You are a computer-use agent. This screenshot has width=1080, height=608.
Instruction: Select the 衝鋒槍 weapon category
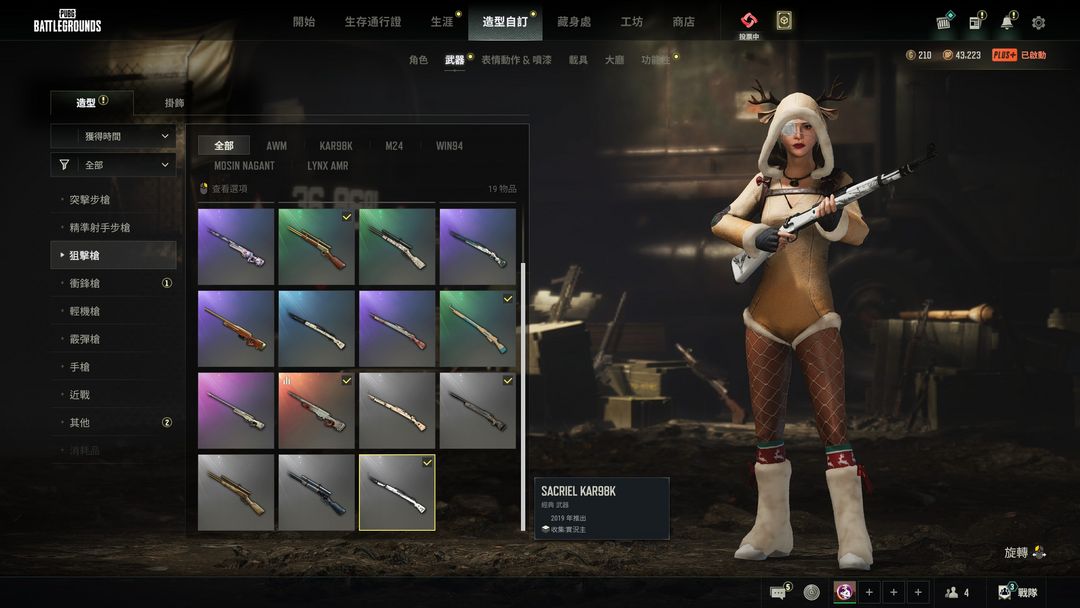[x=85, y=283]
